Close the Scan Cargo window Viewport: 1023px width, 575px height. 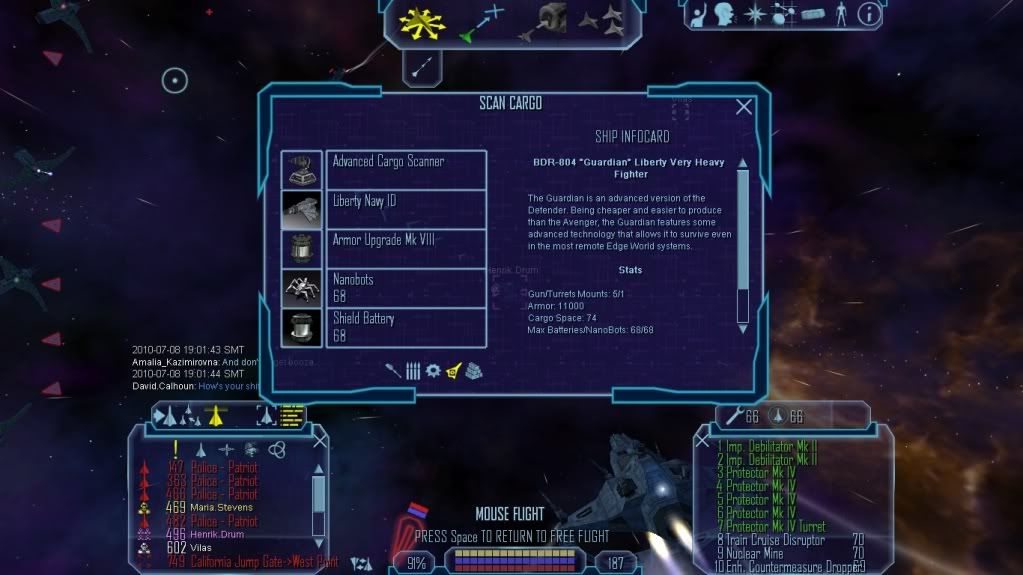[x=743, y=107]
